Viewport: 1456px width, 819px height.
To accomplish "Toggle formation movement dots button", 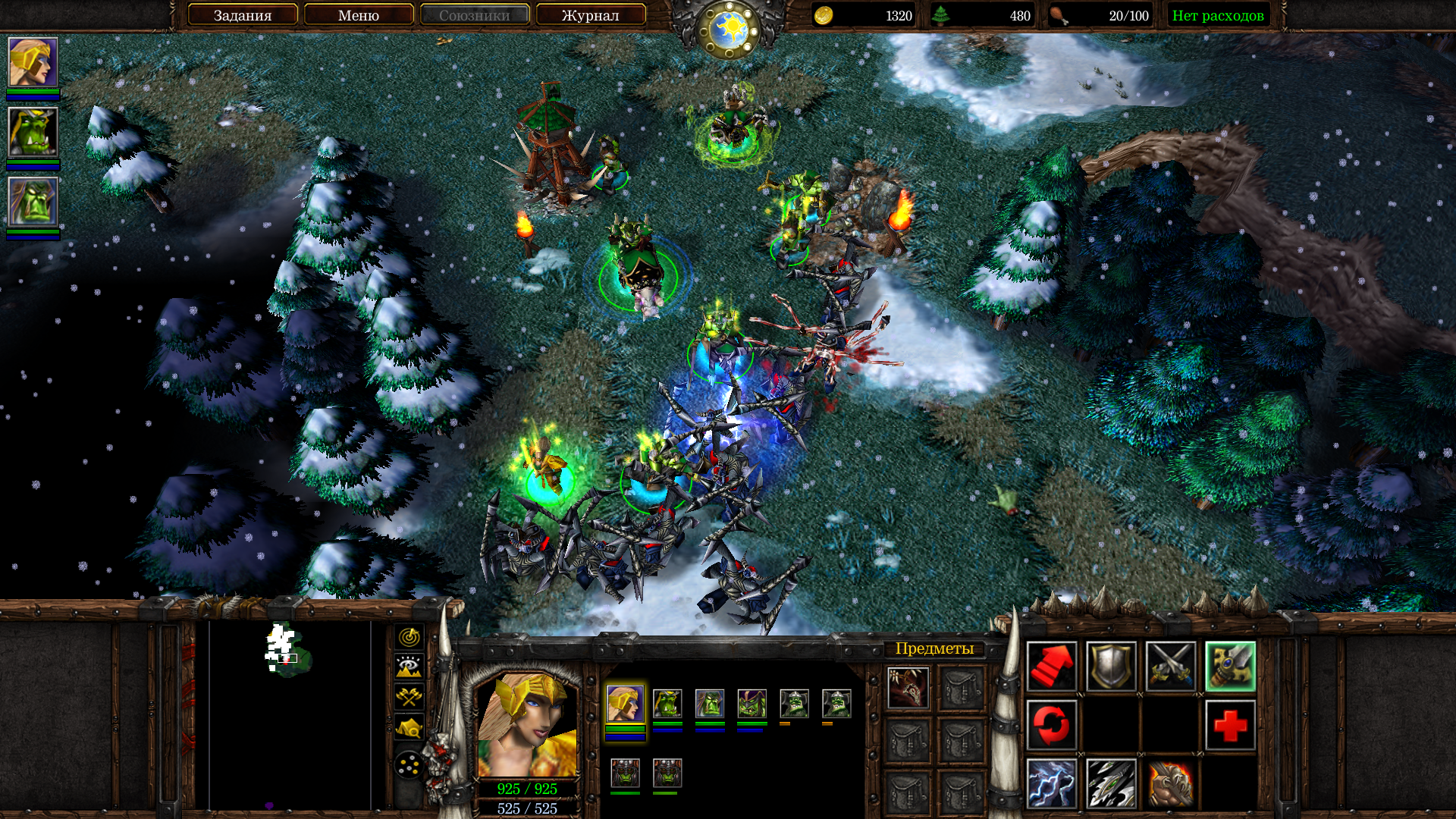I will coord(409,765).
